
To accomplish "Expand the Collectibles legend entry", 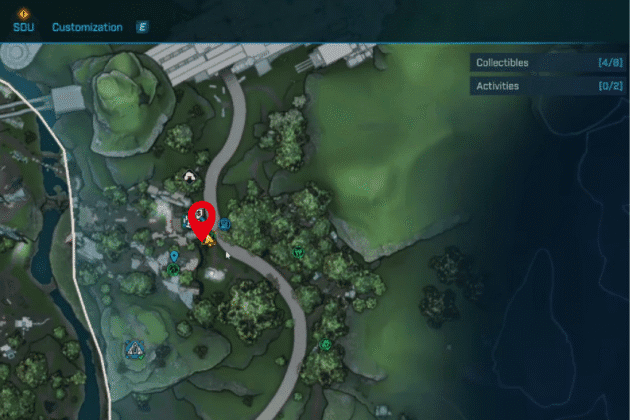I will 550,63.
